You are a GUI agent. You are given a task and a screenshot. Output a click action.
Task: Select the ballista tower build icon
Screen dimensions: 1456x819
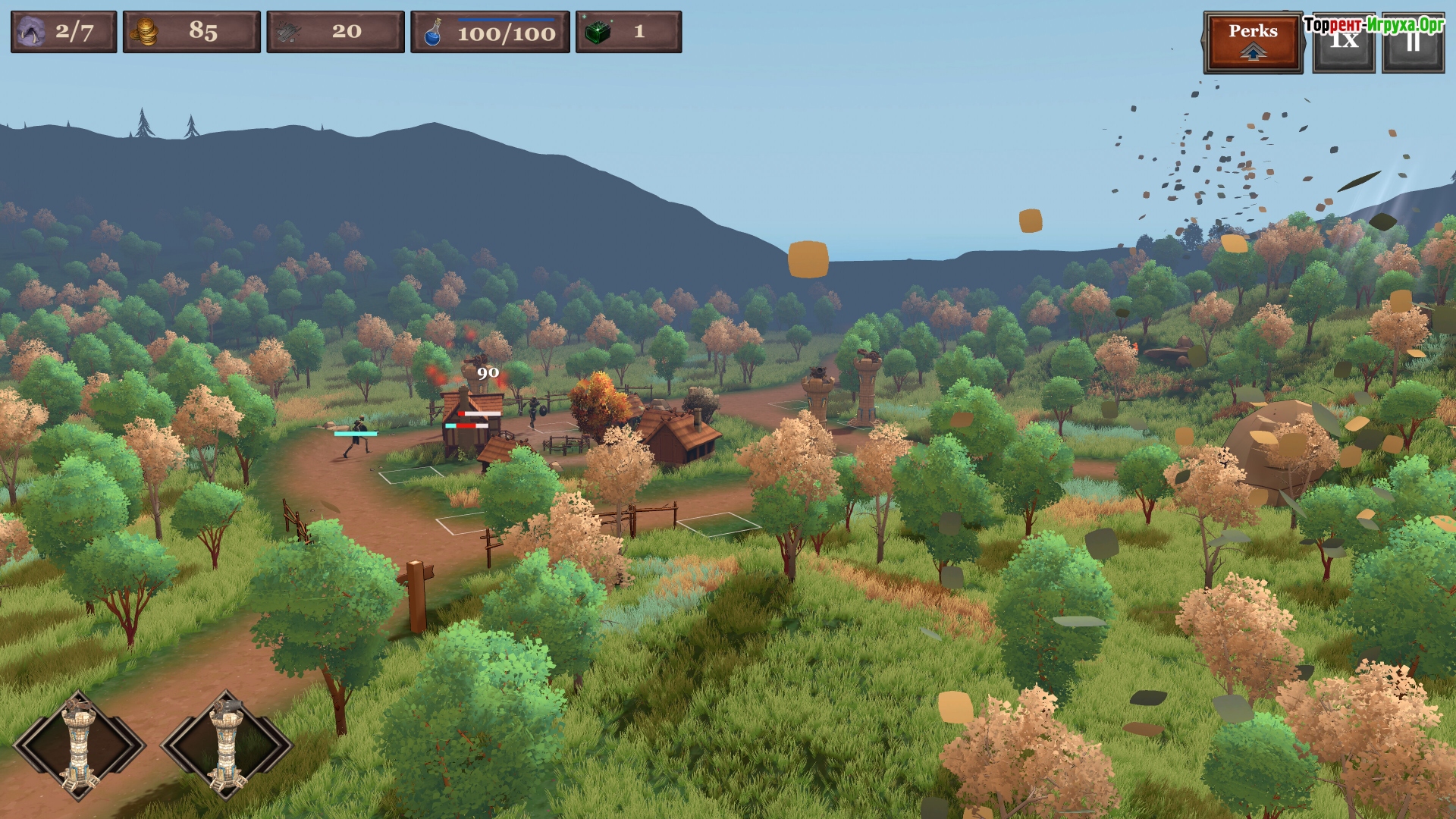79,745
